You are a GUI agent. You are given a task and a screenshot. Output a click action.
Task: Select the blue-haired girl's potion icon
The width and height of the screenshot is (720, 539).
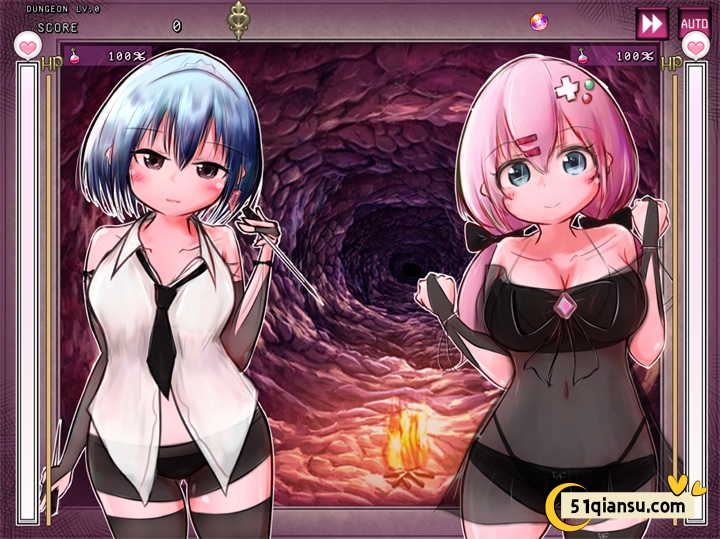pos(74,56)
